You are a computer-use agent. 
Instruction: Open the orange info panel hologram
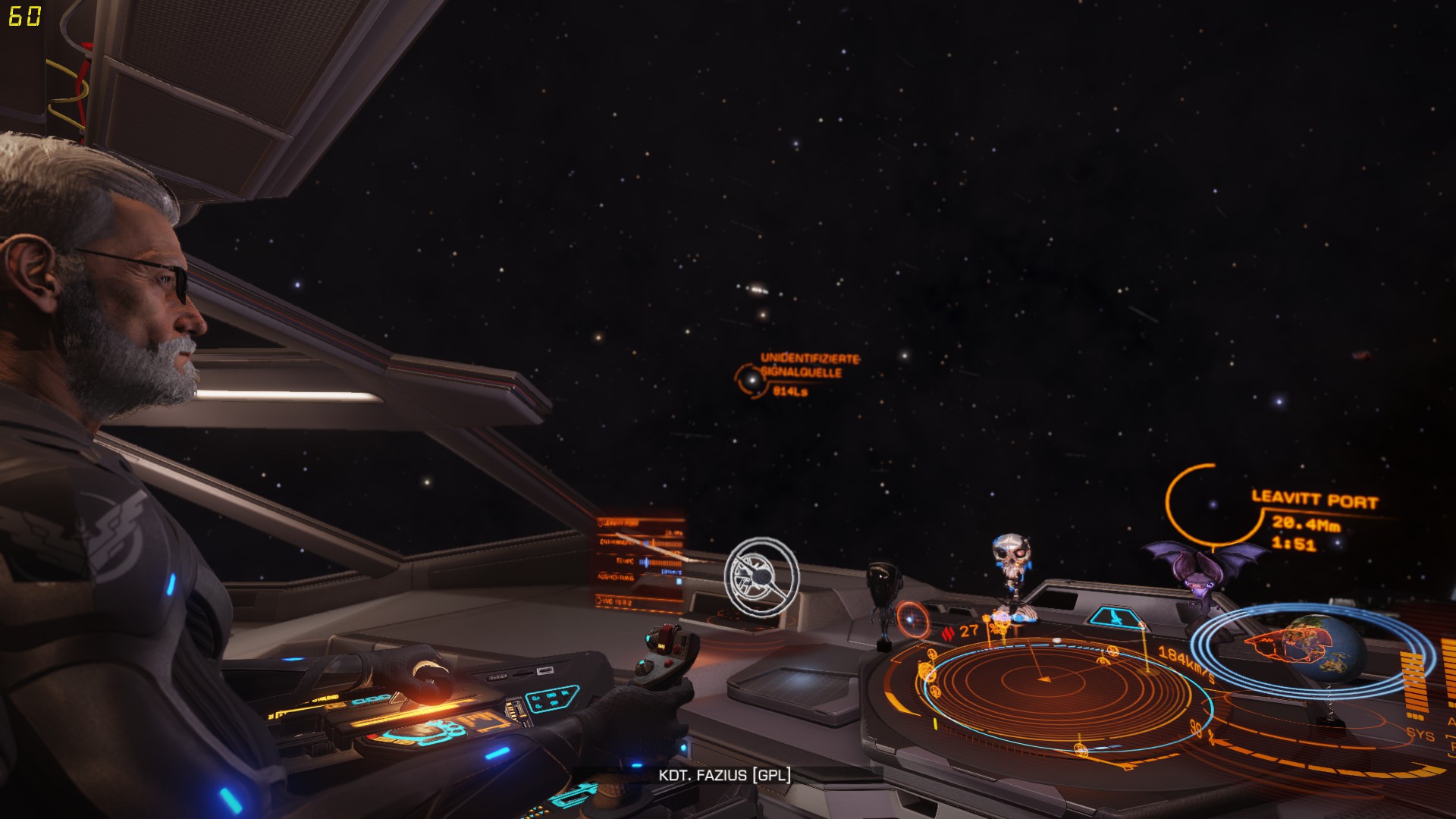click(640, 563)
